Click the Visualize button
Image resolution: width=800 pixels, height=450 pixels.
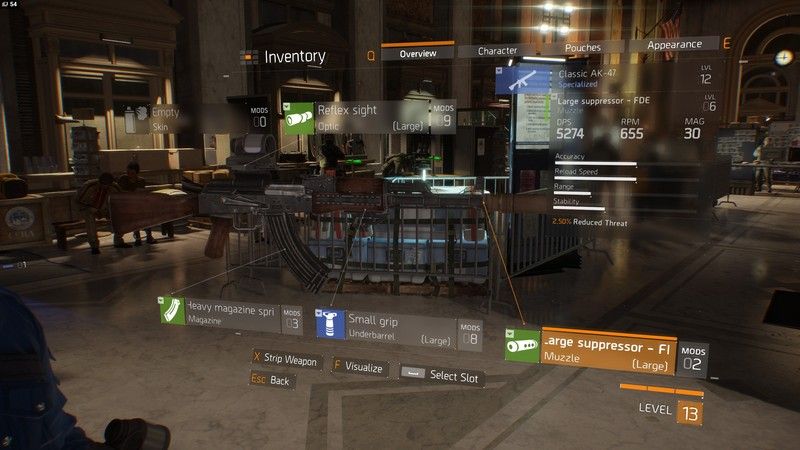click(x=358, y=367)
